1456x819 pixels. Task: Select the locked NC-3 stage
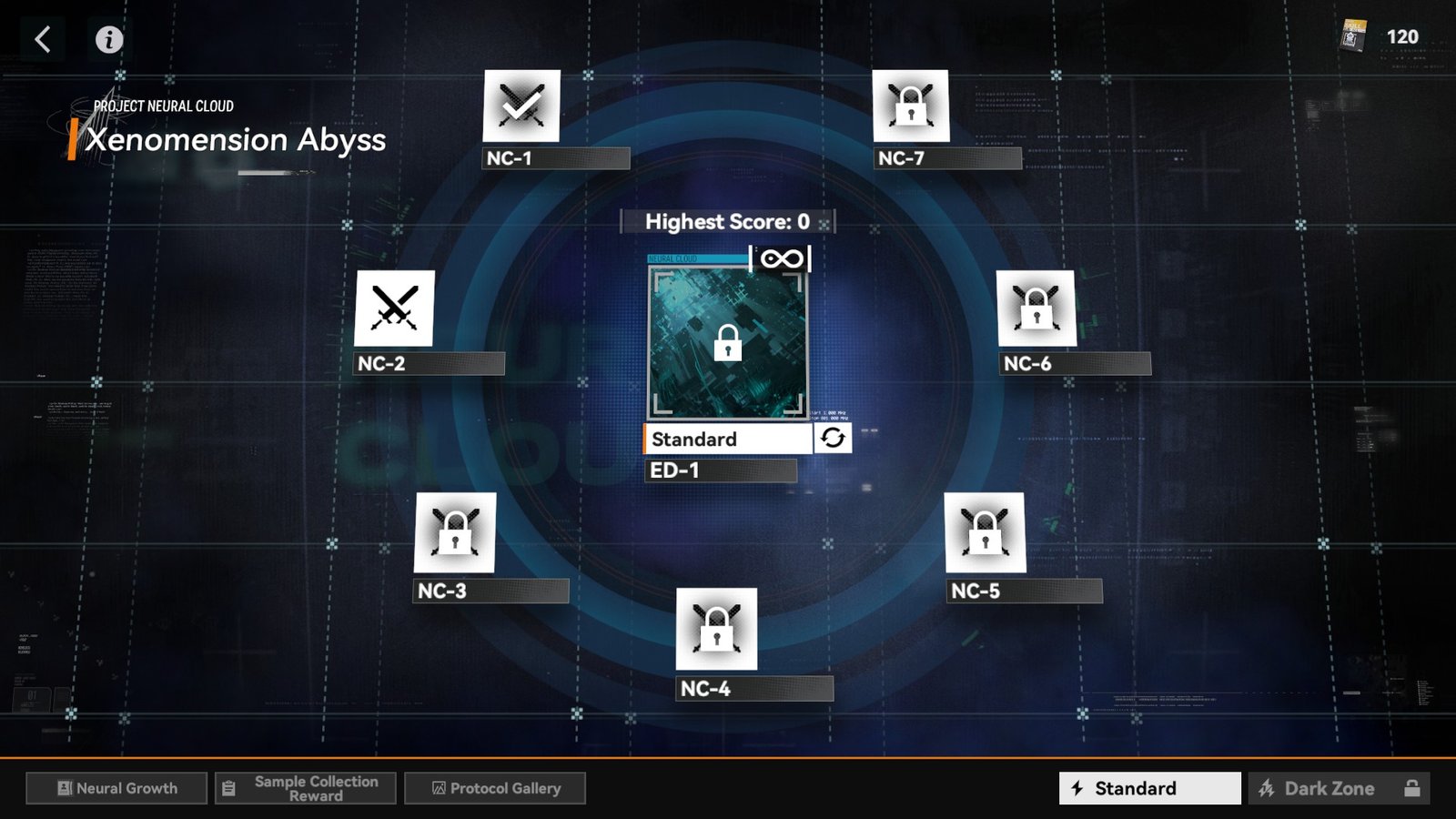coord(455,533)
